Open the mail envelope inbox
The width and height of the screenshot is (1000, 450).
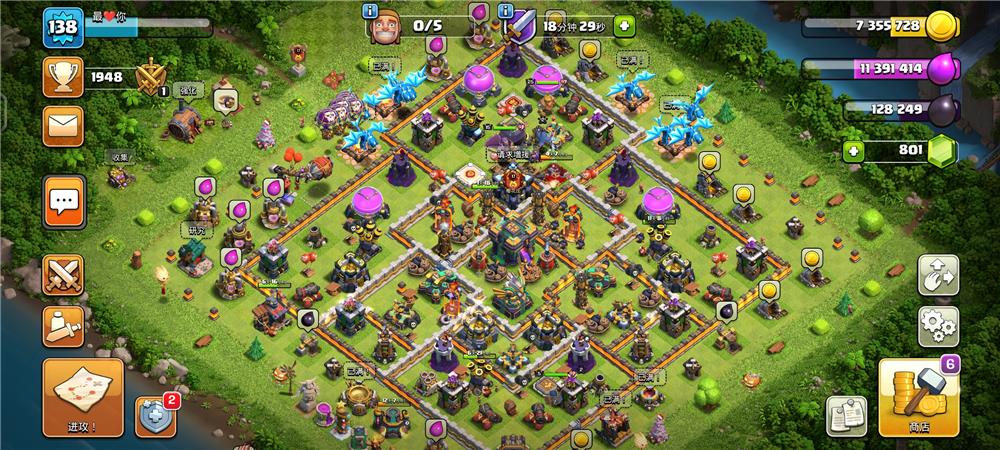click(63, 126)
